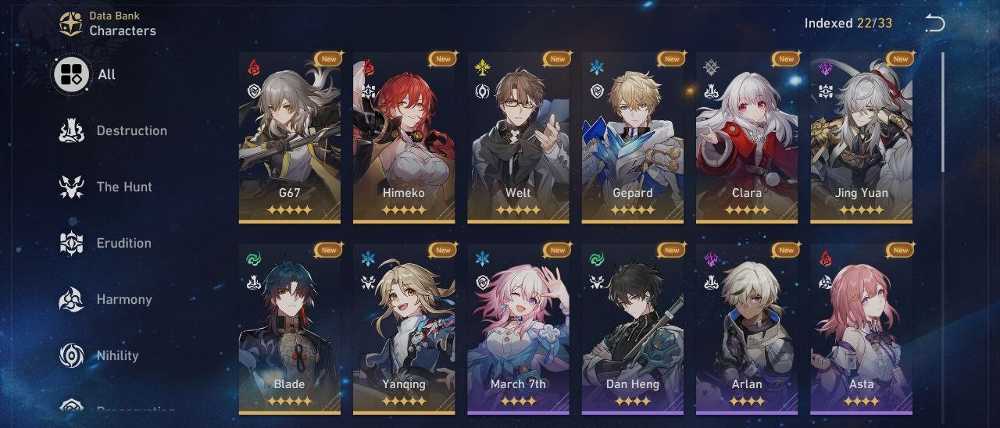Open Dan Heng's character card
This screenshot has width=1000, height=428.
pyautogui.click(x=632, y=329)
